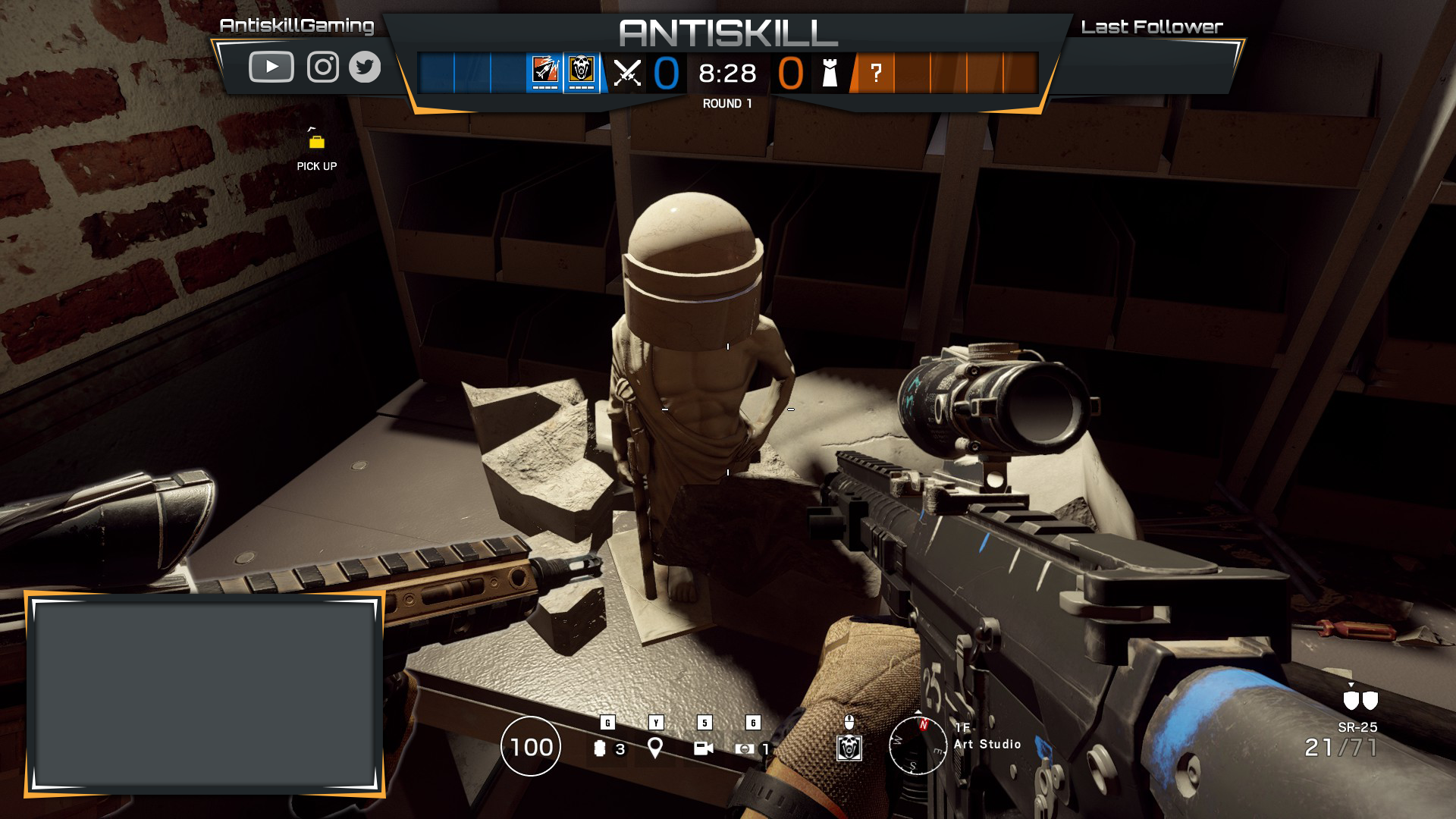Select the grenade gadget icon
This screenshot has width=1456, height=819.
600,748
